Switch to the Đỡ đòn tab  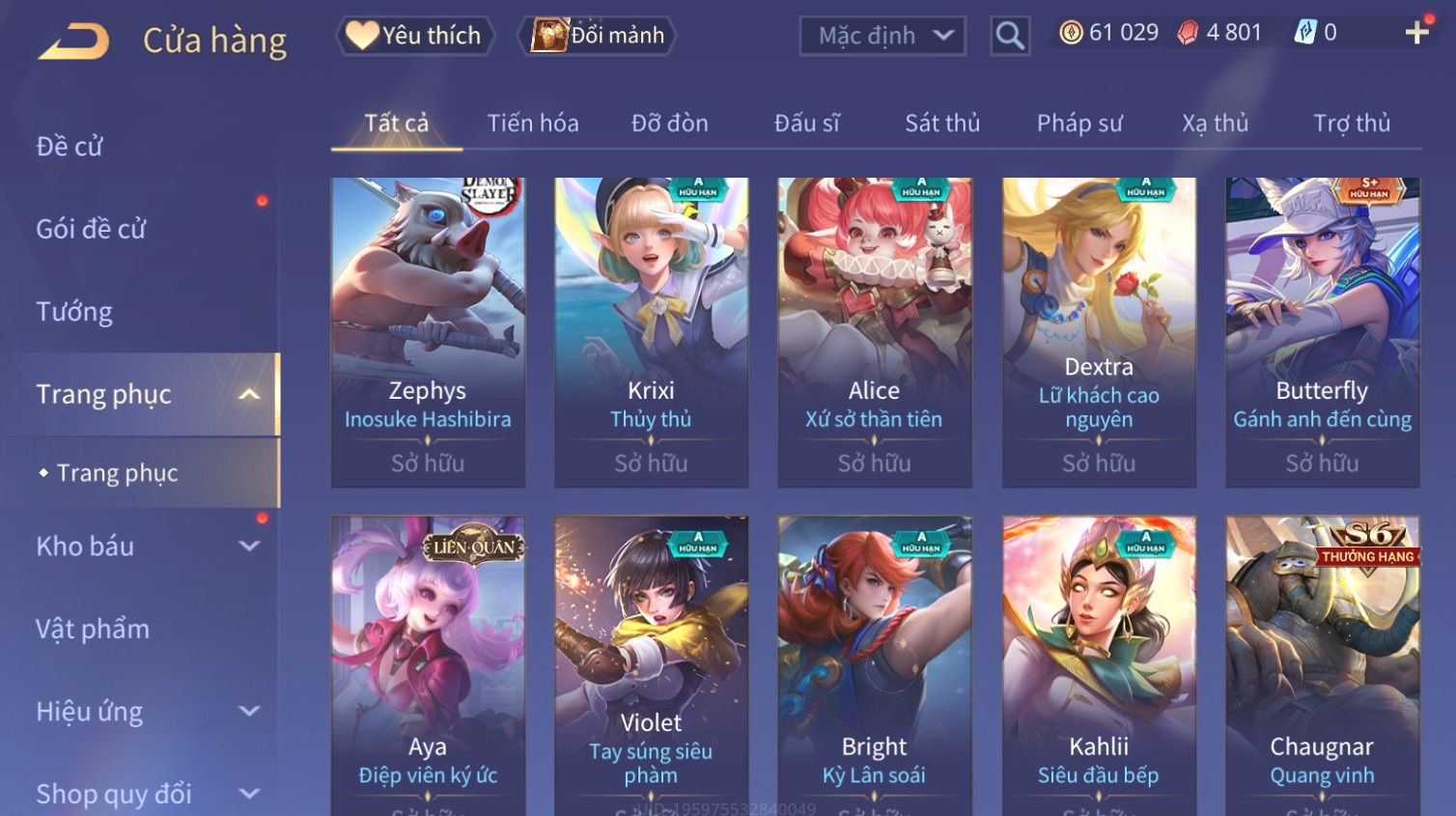point(669,124)
